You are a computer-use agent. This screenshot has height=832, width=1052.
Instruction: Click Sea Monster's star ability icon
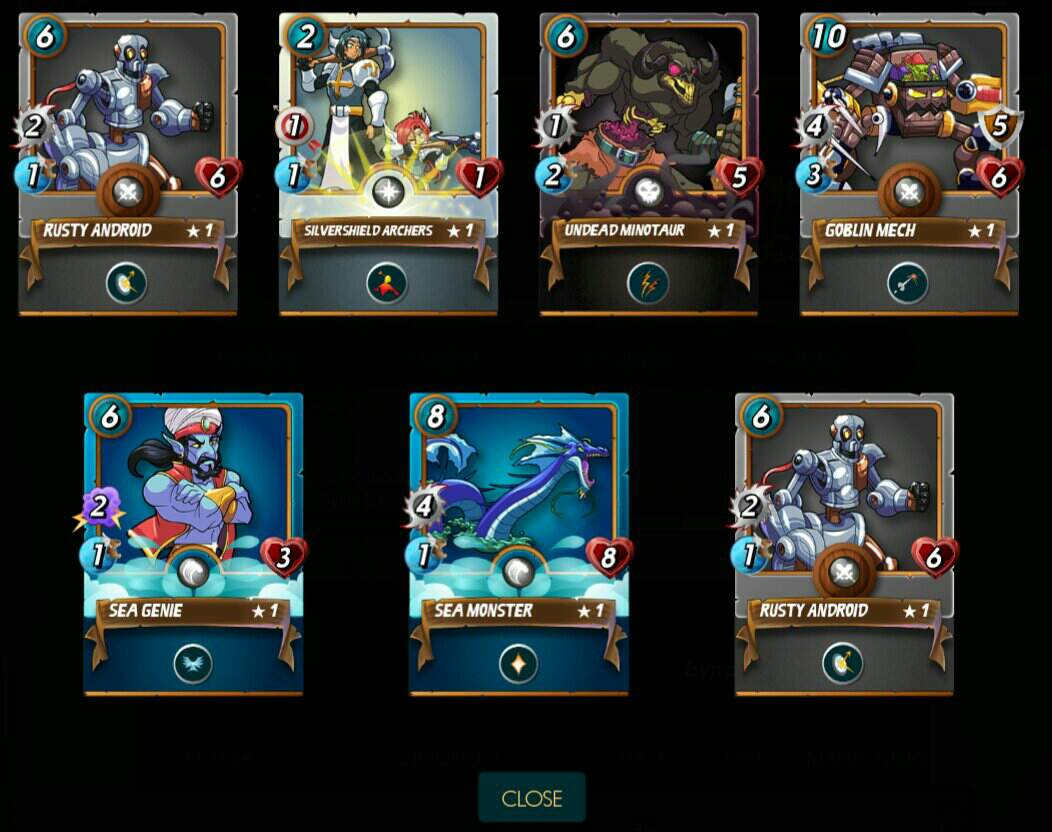(518, 664)
